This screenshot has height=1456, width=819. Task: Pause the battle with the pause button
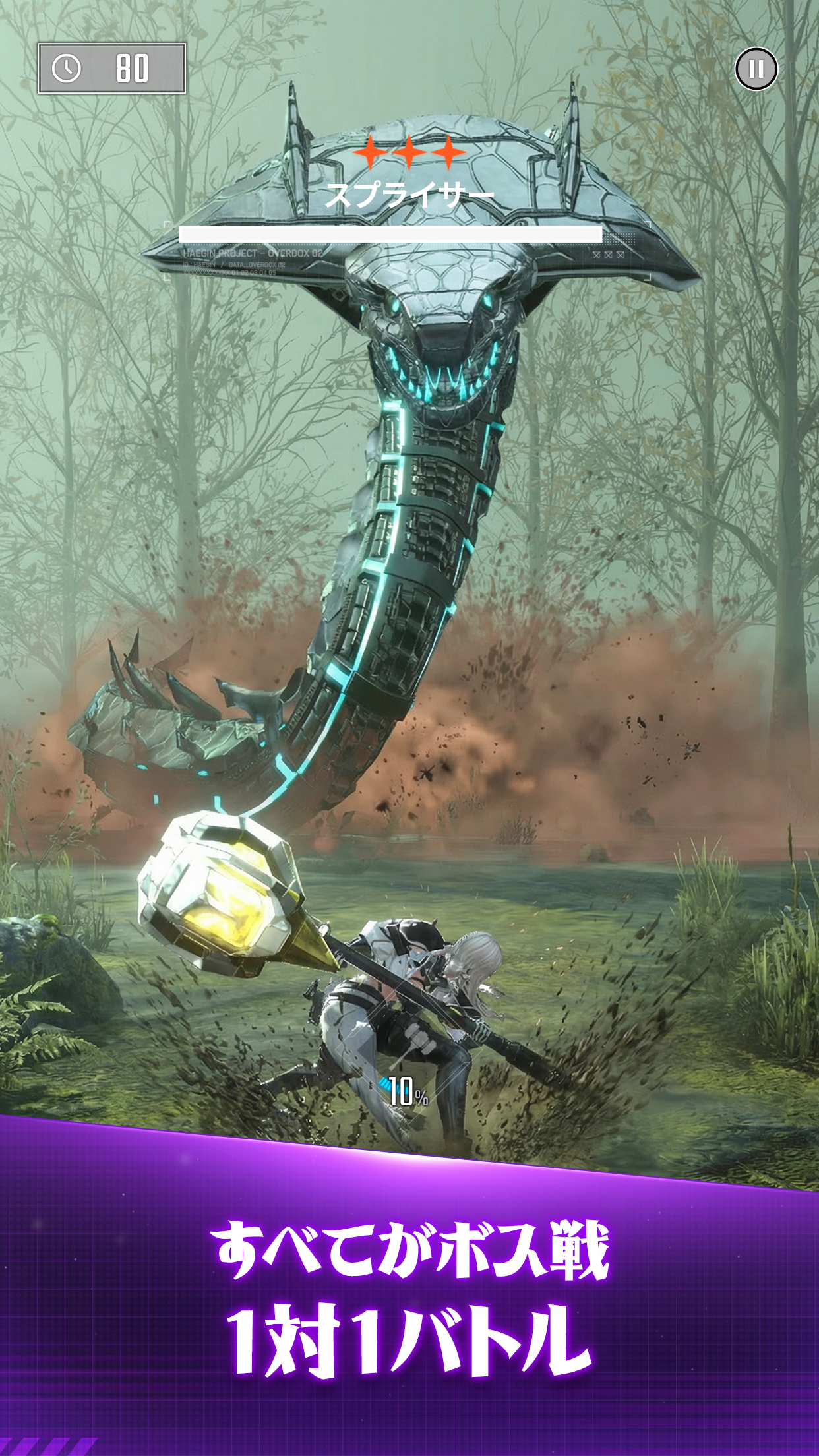(756, 69)
